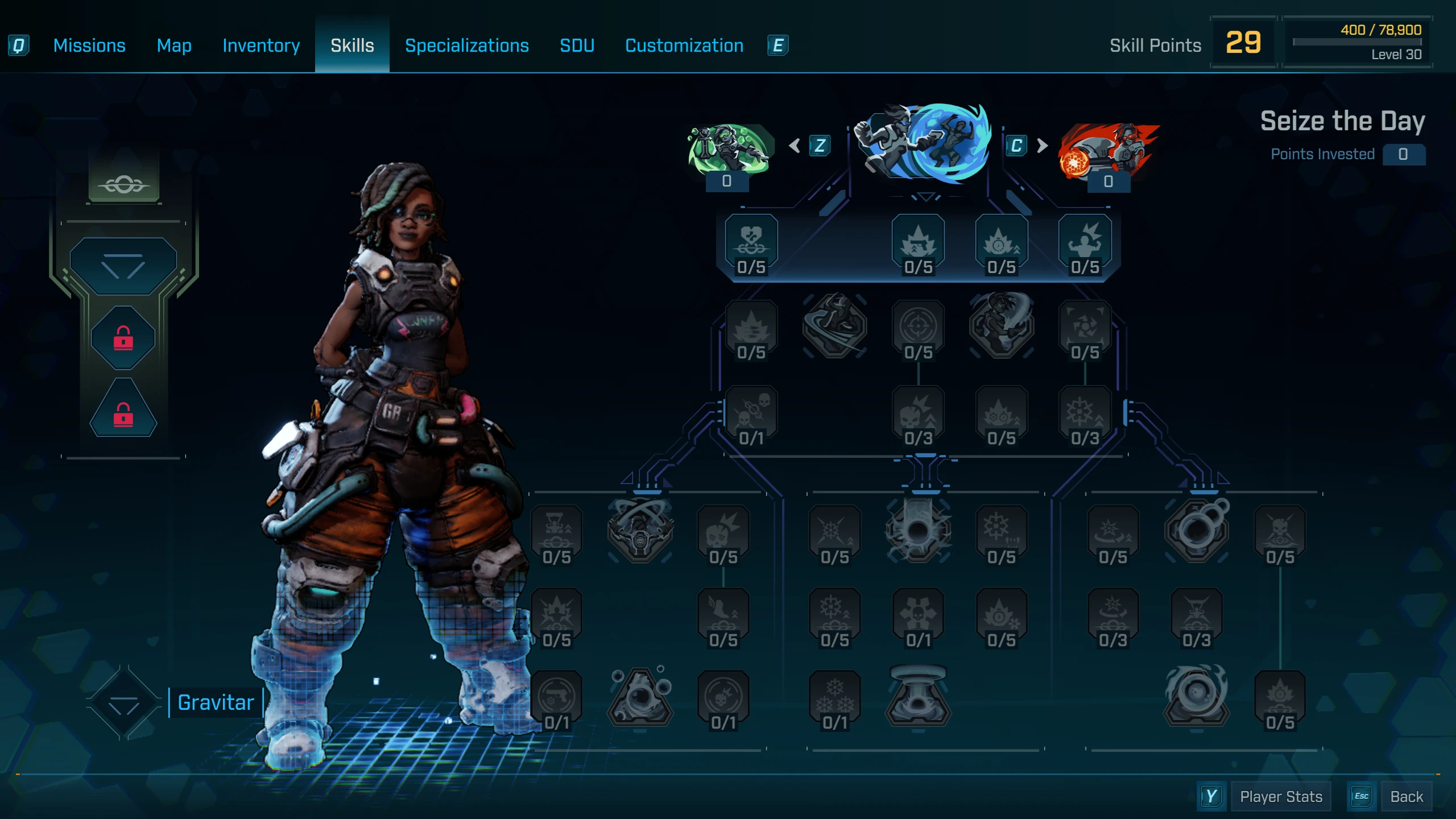Click the Back button
The image size is (1456, 819).
point(1406,797)
